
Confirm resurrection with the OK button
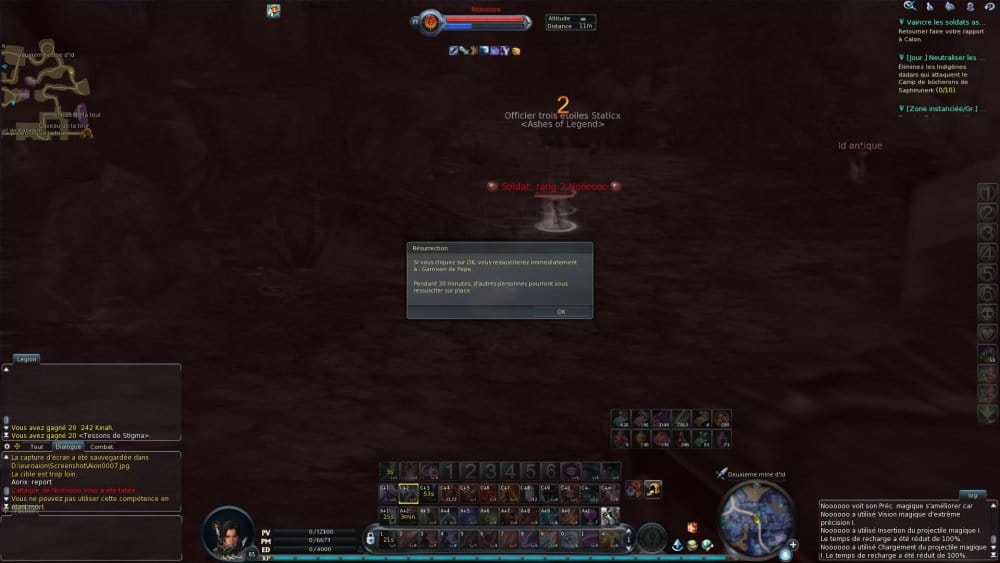pos(561,311)
